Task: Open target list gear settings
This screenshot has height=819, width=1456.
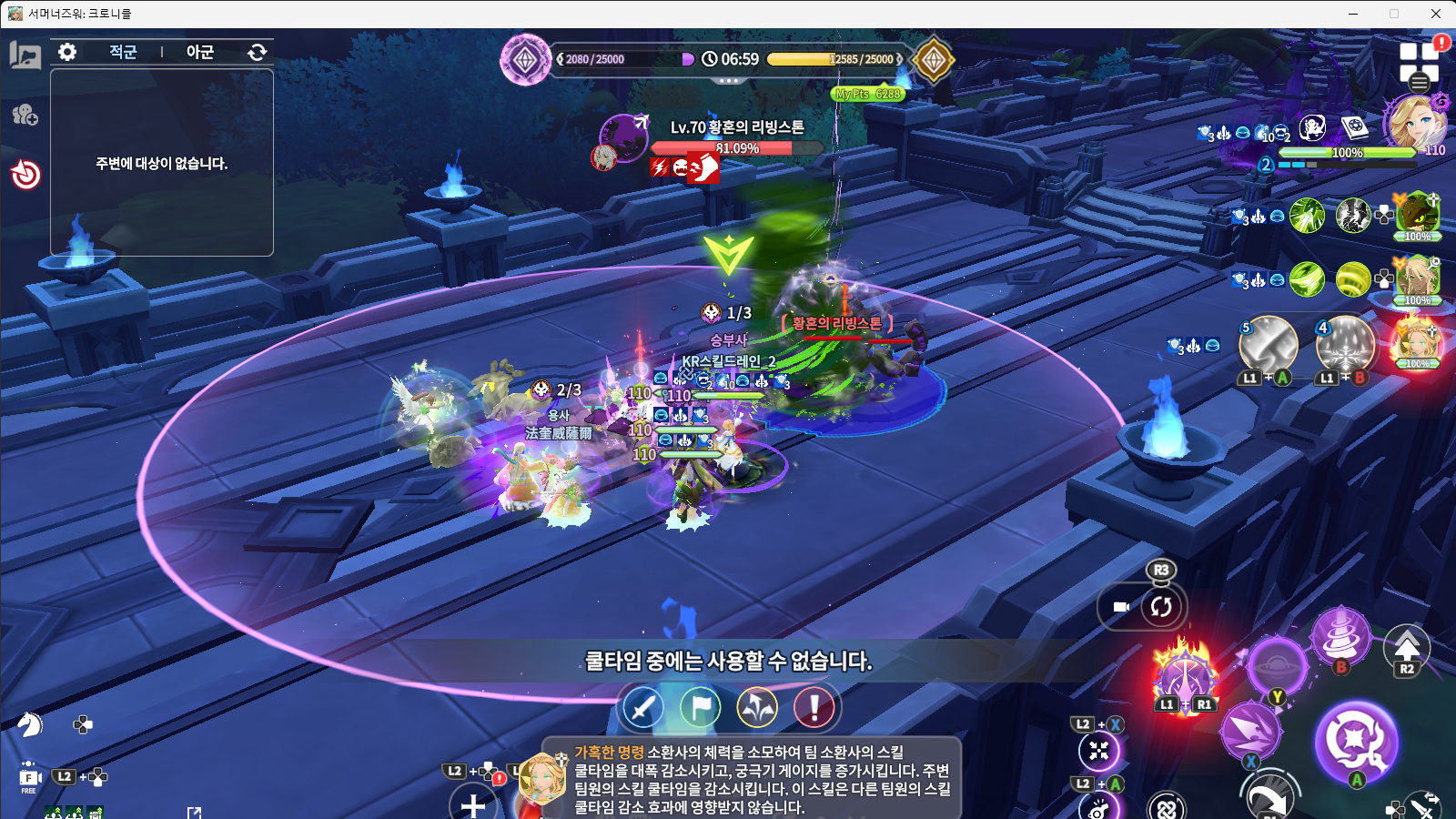Action: click(x=67, y=52)
